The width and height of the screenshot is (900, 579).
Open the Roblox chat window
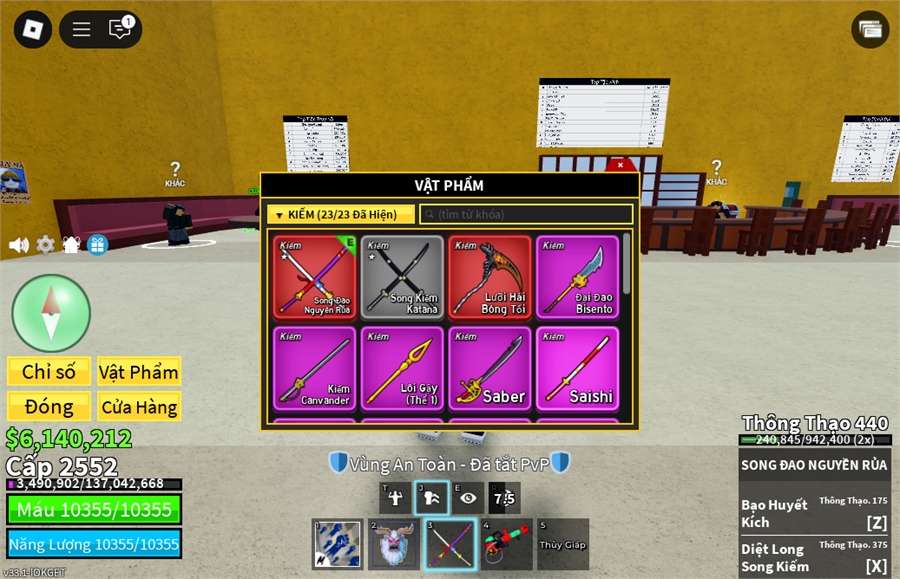120,29
